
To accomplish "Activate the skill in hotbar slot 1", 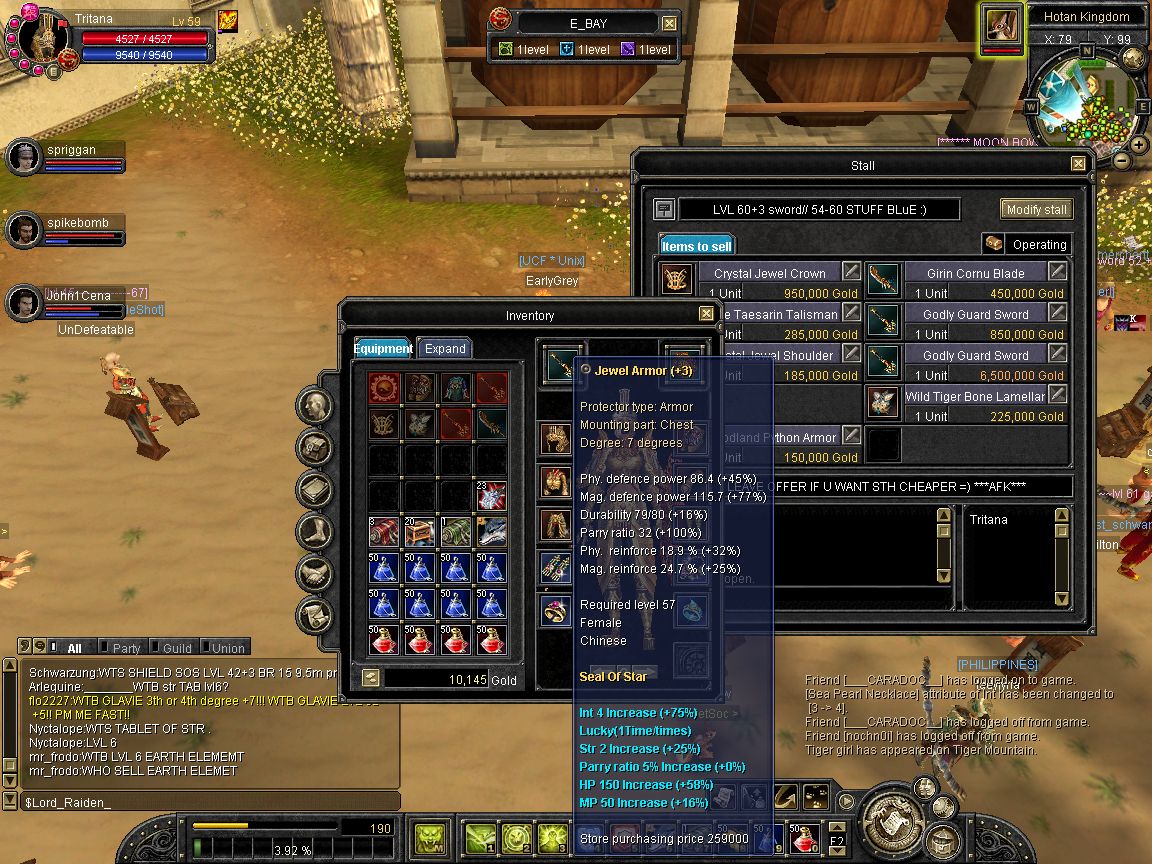I will [480, 836].
